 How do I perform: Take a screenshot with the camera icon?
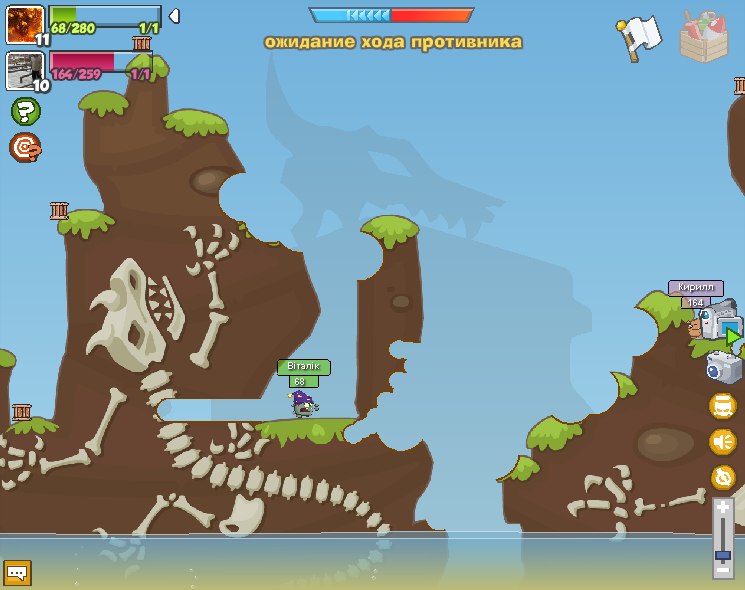click(723, 368)
